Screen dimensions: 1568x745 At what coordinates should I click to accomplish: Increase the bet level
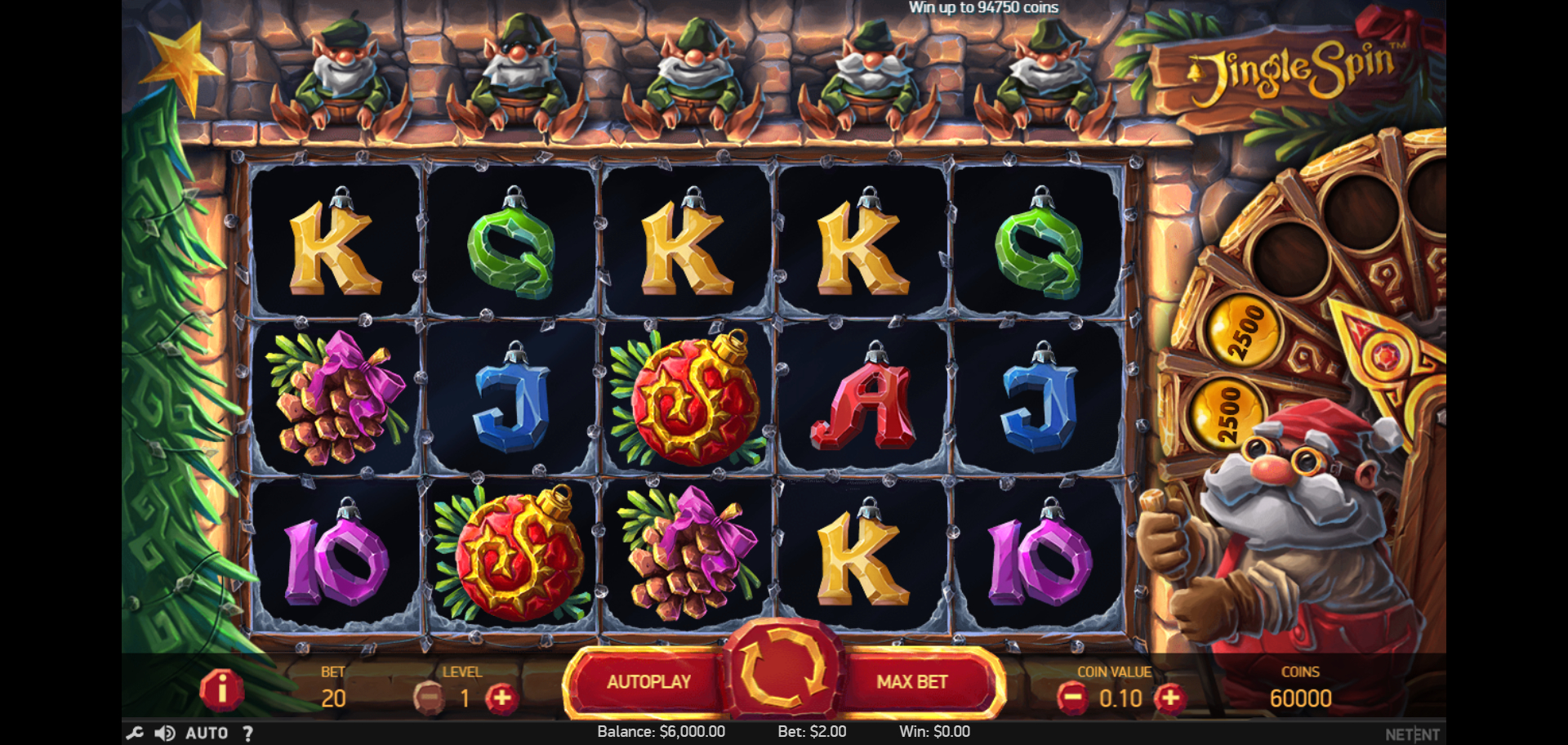click(x=502, y=698)
